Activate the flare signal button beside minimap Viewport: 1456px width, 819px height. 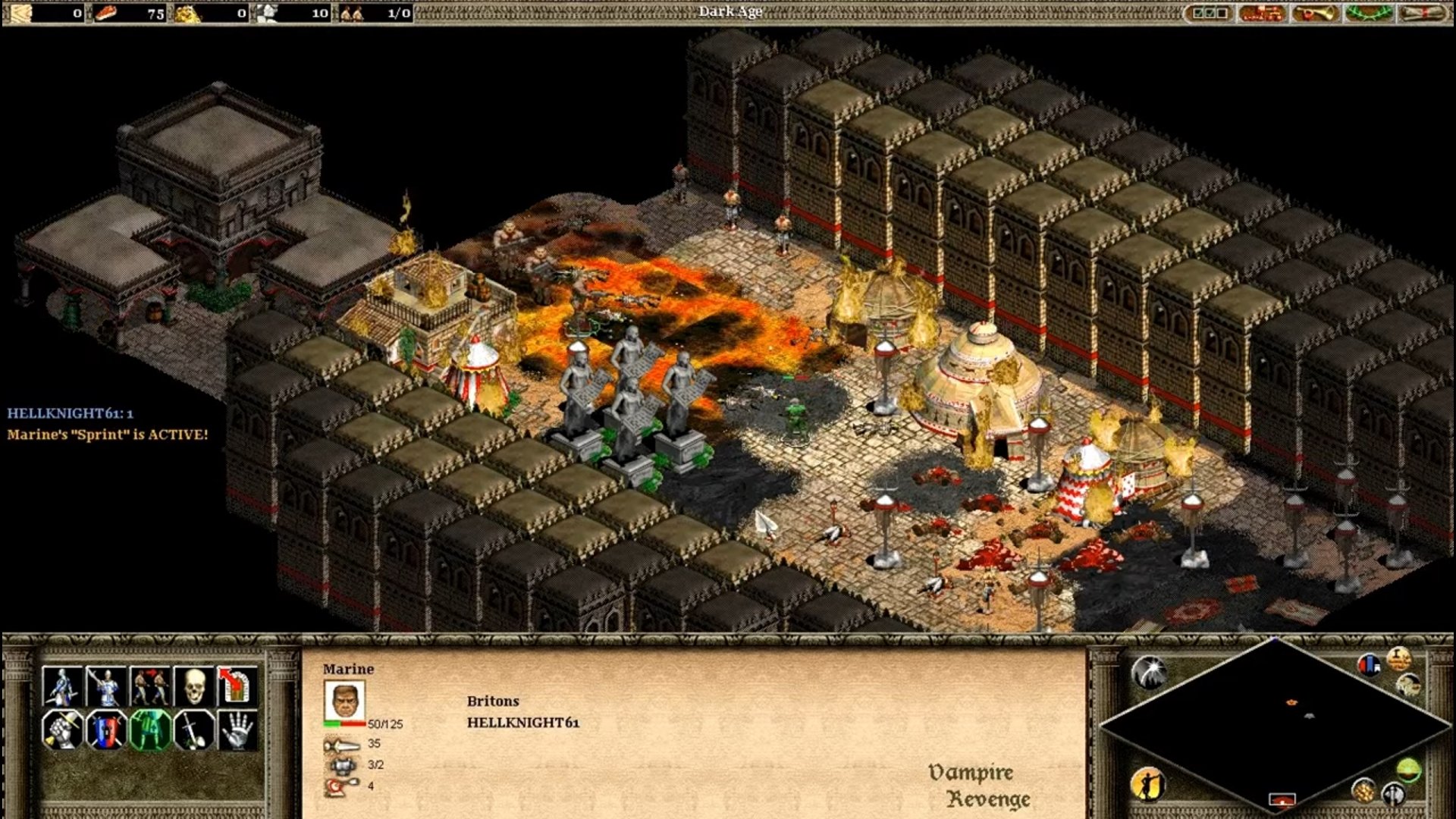point(1149,672)
